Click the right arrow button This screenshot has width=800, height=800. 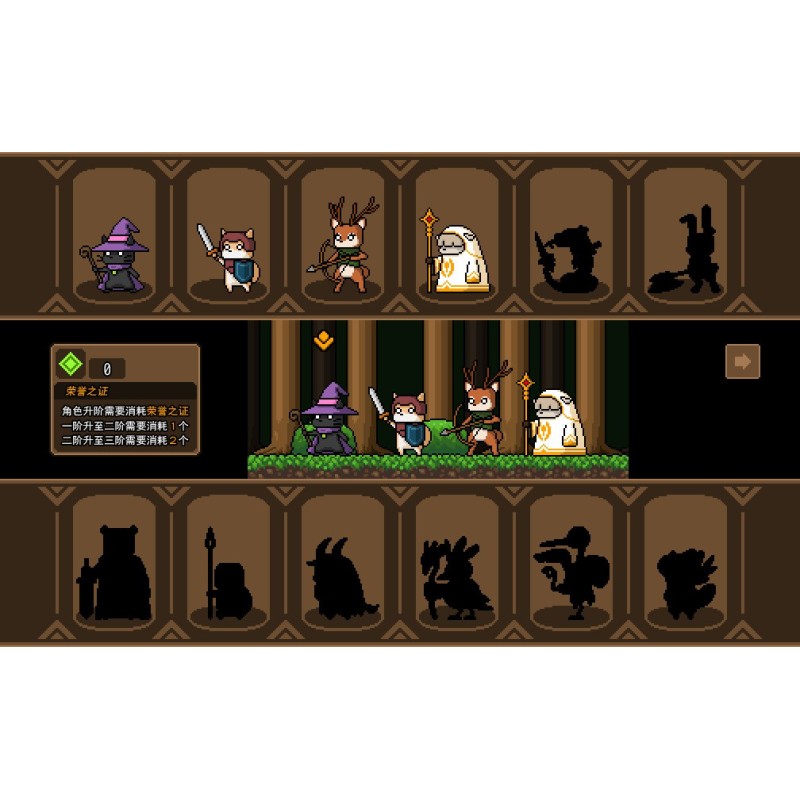742,361
